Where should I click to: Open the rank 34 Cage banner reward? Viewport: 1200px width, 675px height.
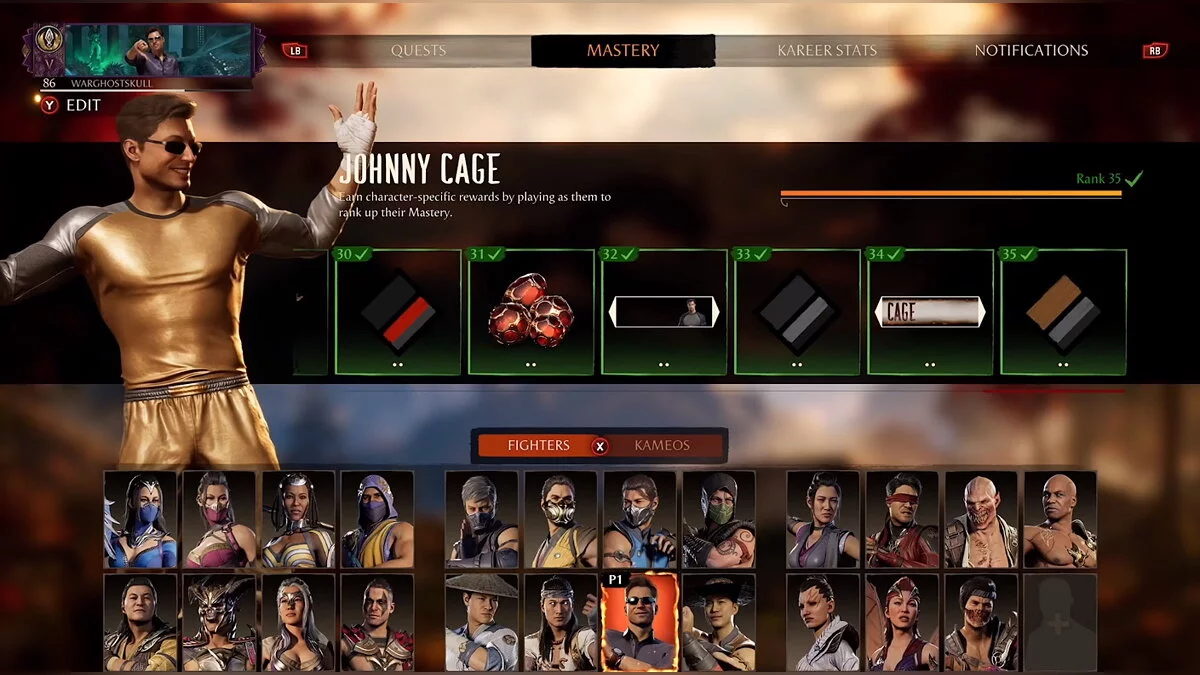pos(929,312)
